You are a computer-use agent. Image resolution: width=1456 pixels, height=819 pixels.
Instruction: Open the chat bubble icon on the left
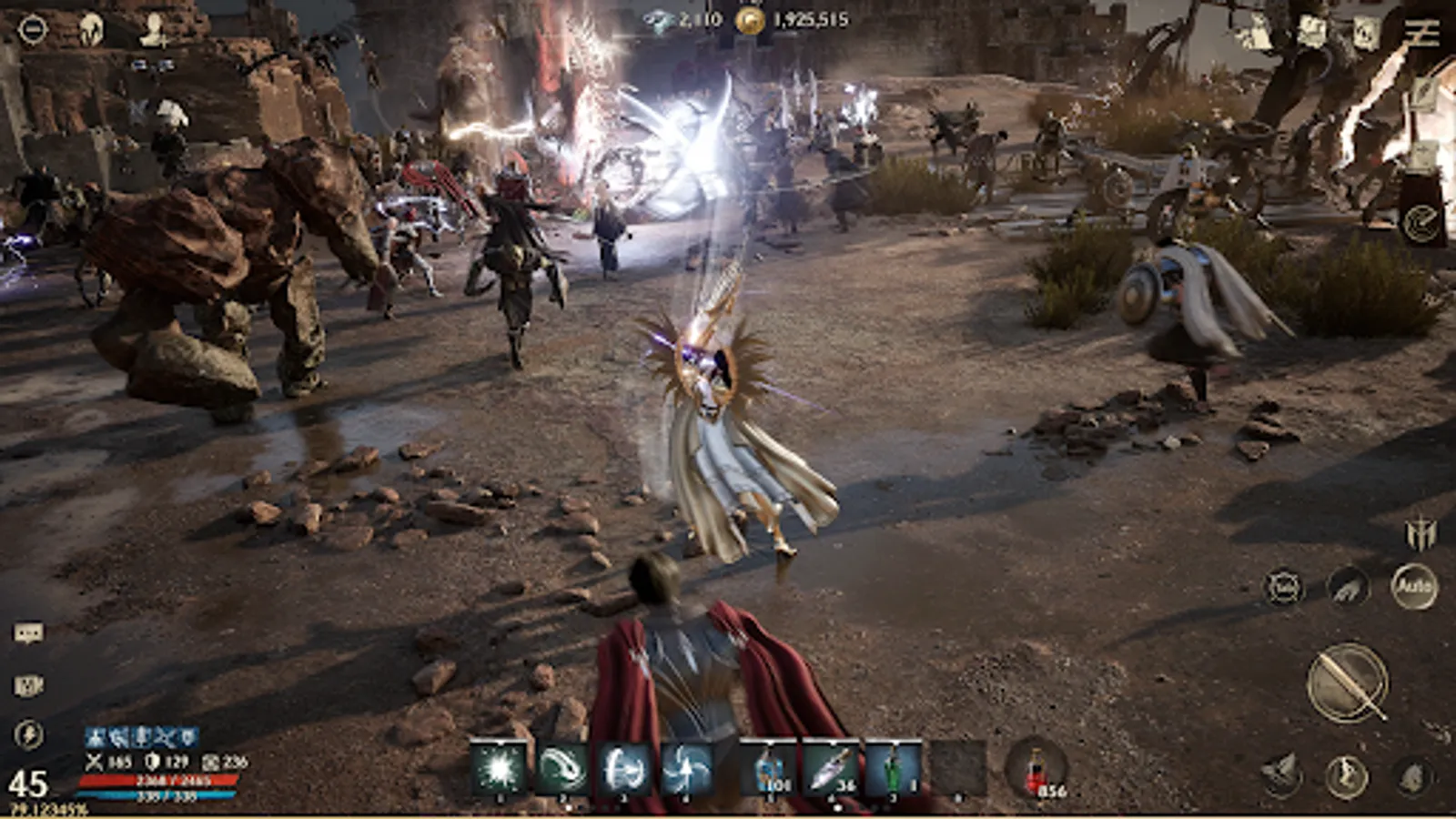29,632
